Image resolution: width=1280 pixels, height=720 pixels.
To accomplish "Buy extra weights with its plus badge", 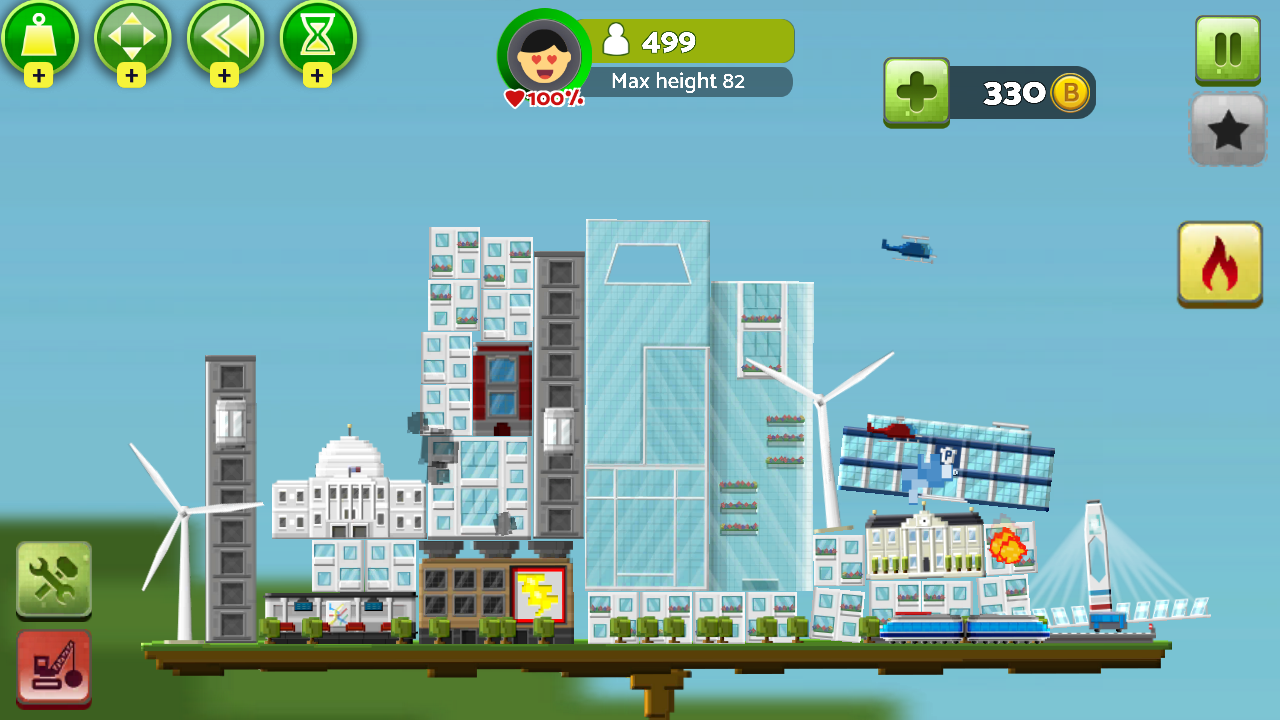I will pyautogui.click(x=41, y=74).
